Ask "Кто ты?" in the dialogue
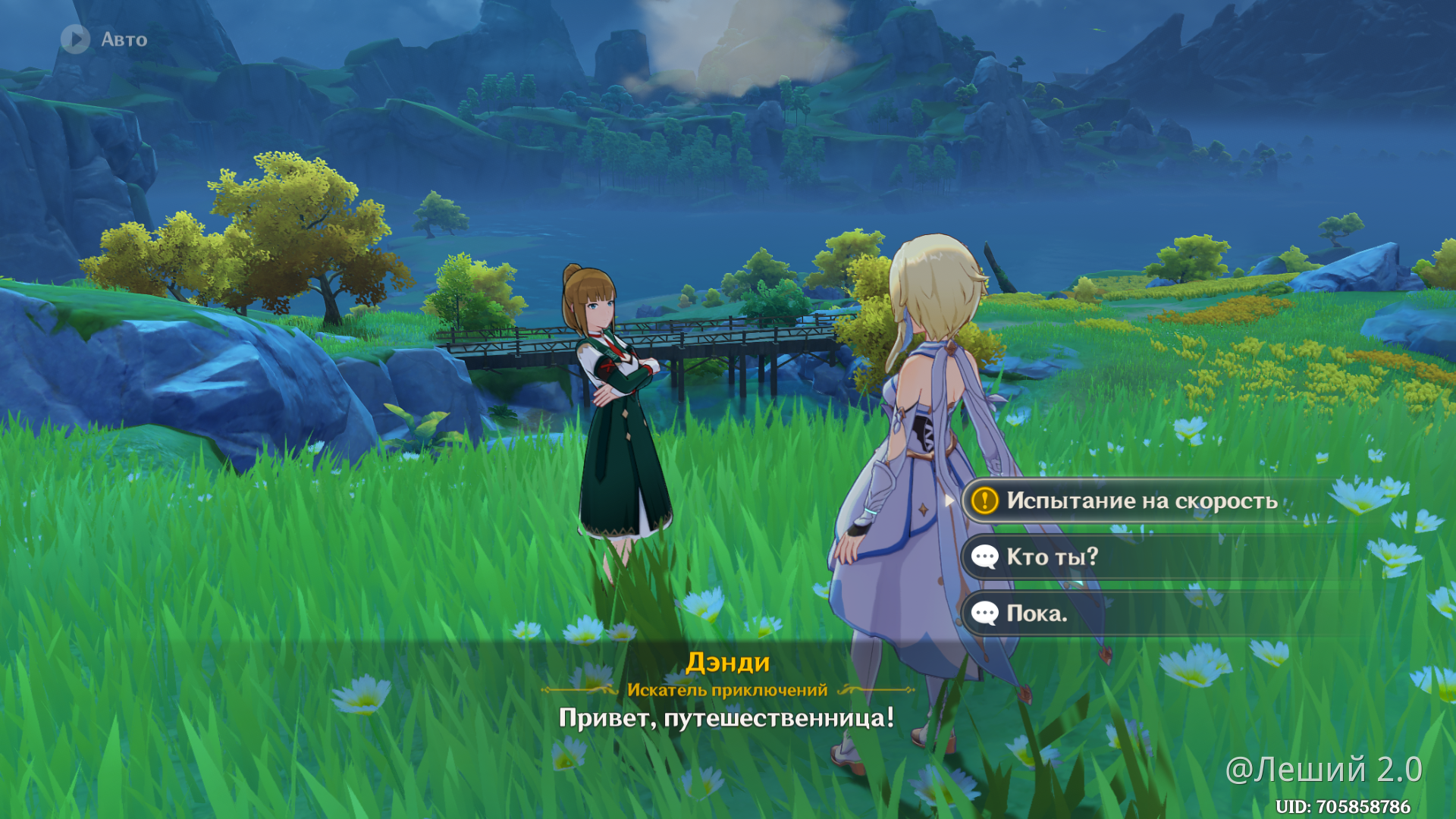The image size is (1456, 819). click(1052, 557)
